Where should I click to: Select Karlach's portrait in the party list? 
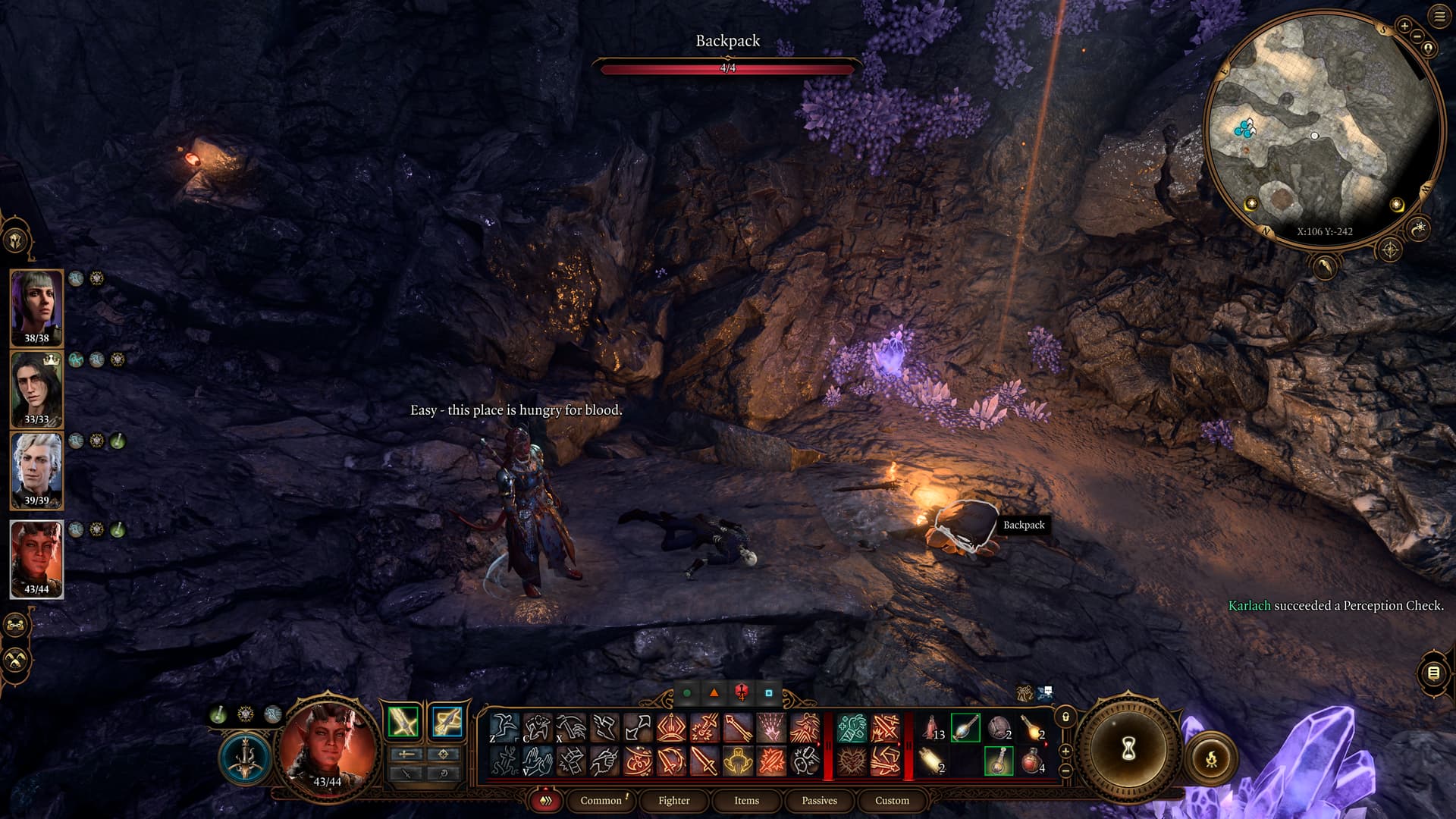36,559
